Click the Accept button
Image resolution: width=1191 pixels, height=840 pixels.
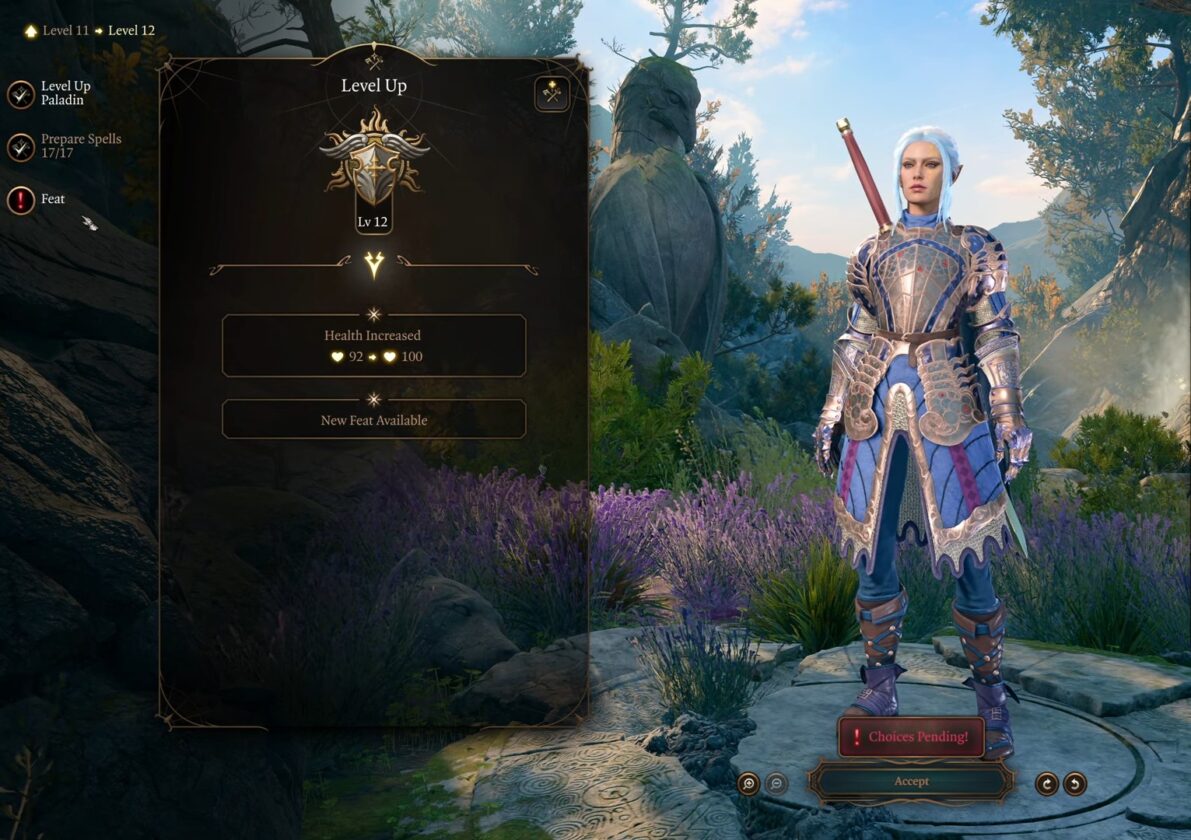point(911,781)
